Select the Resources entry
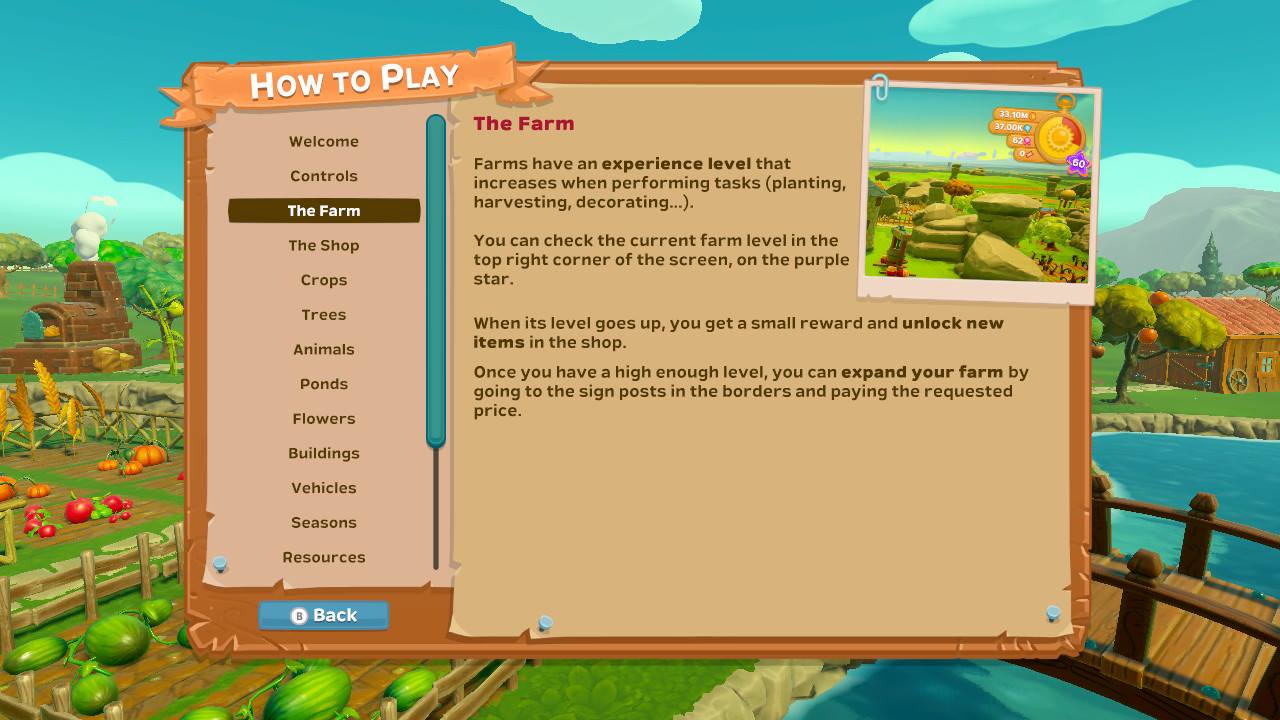Image resolution: width=1280 pixels, height=720 pixels. 324,557
